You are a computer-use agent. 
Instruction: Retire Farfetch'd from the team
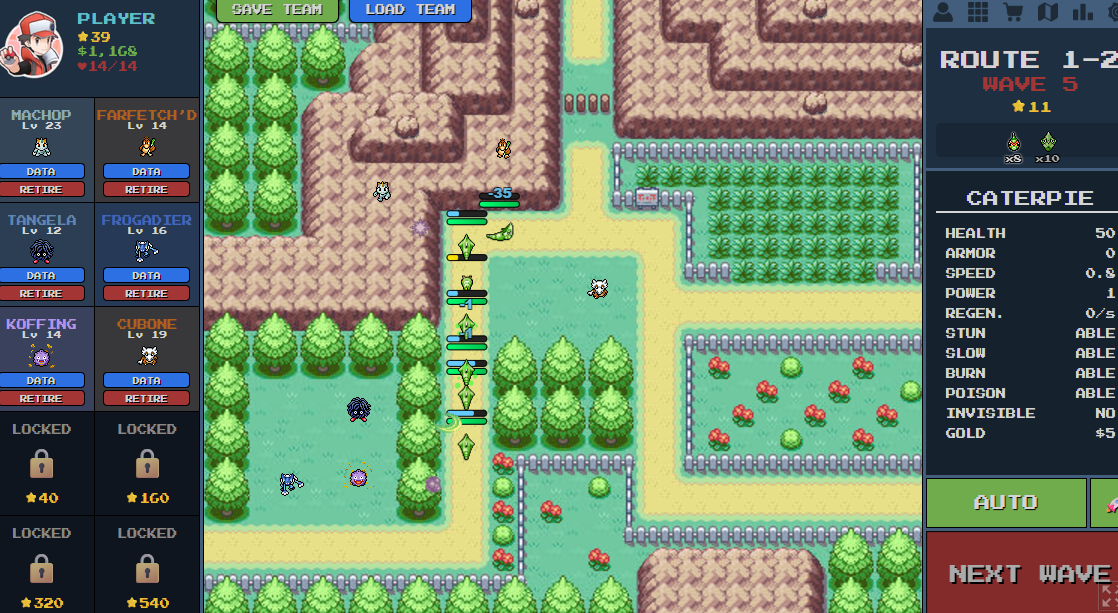(x=146, y=189)
